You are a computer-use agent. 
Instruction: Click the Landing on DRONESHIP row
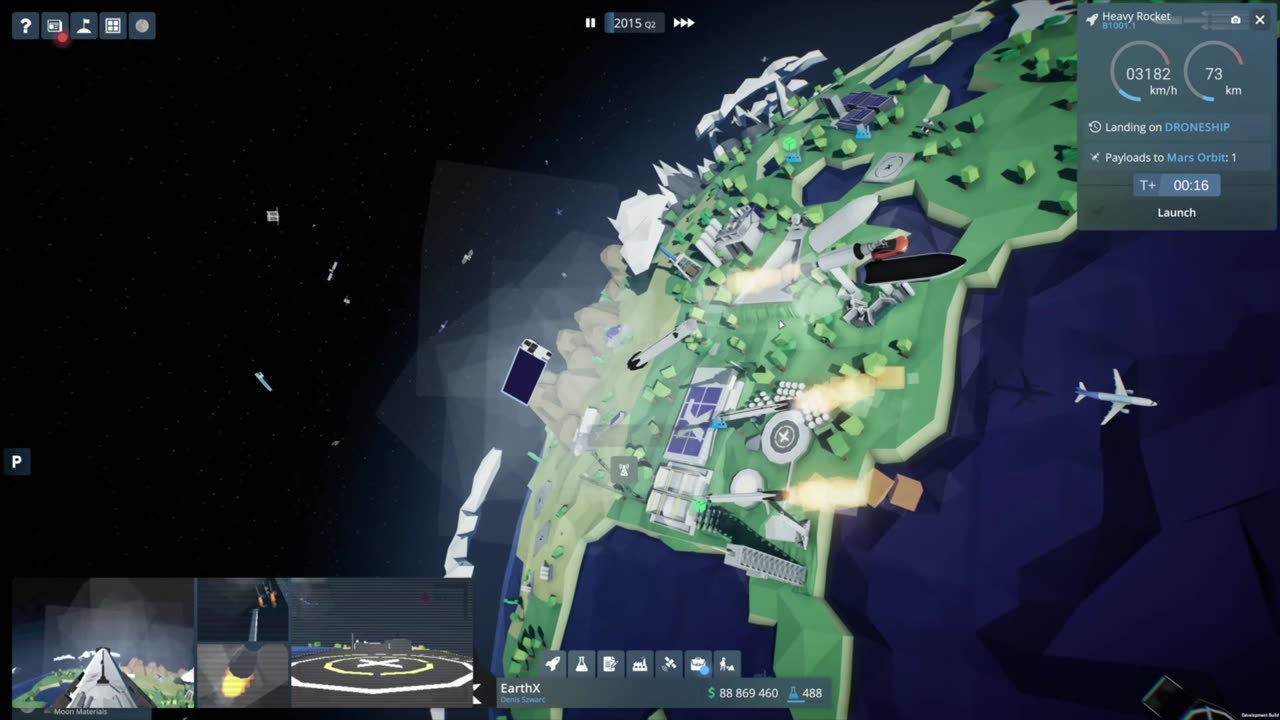[x=1176, y=127]
